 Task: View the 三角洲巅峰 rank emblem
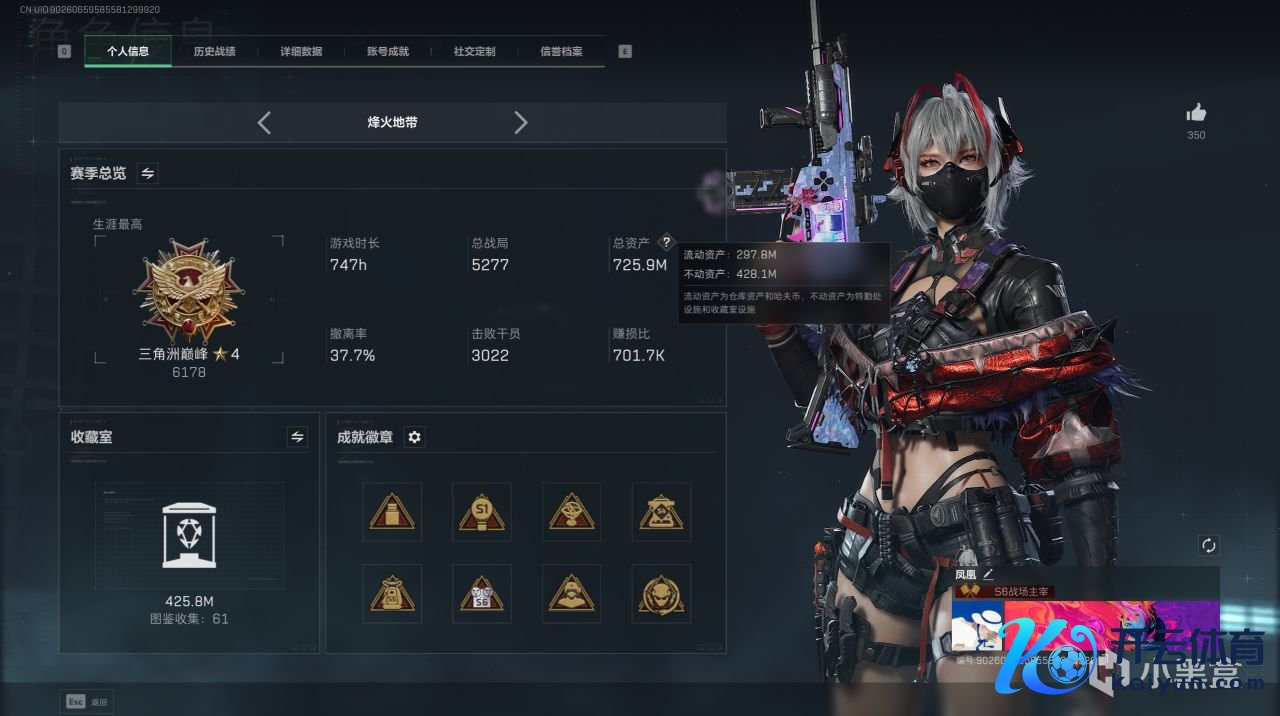(188, 292)
